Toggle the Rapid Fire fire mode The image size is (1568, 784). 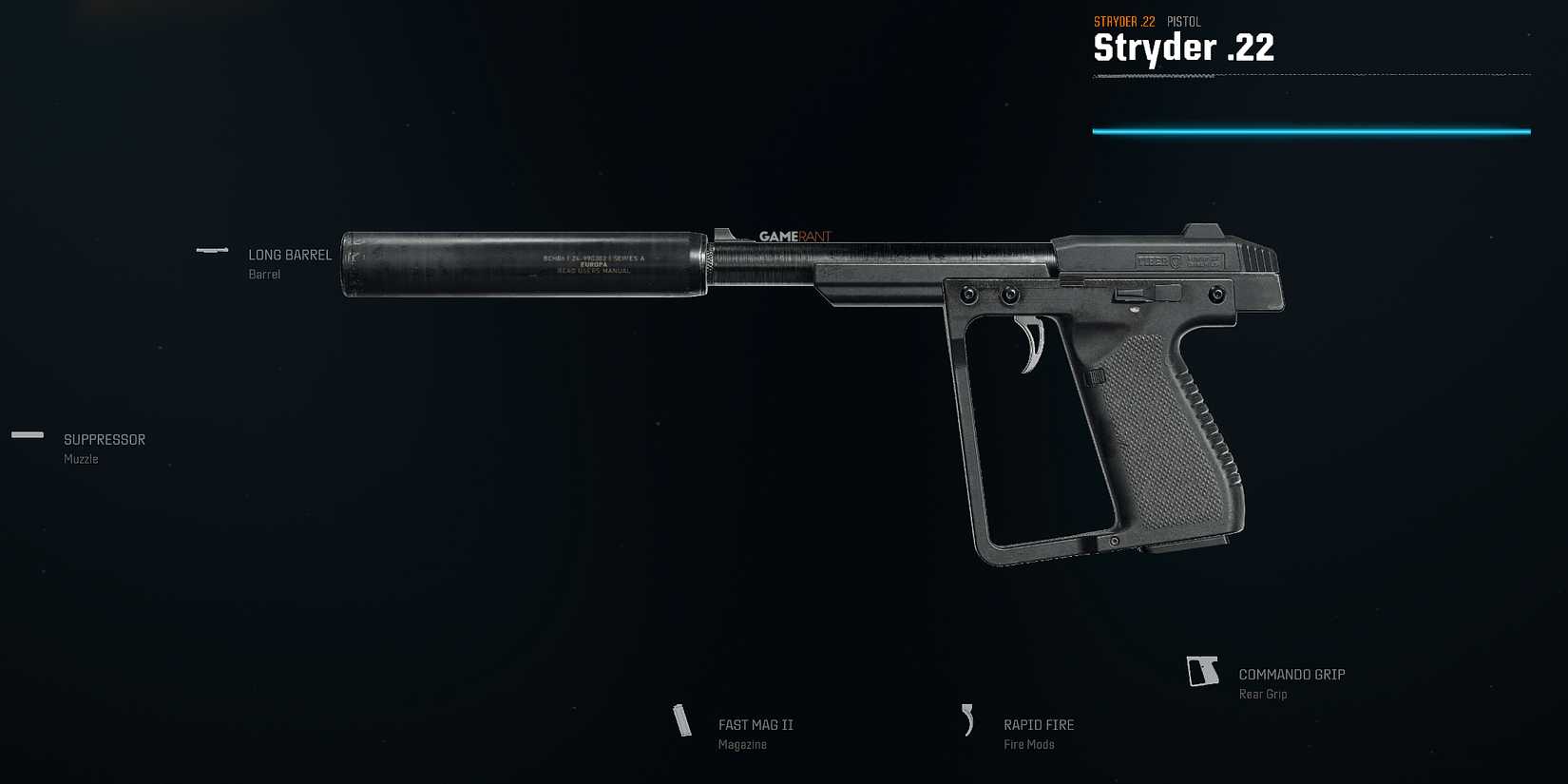(x=1039, y=724)
